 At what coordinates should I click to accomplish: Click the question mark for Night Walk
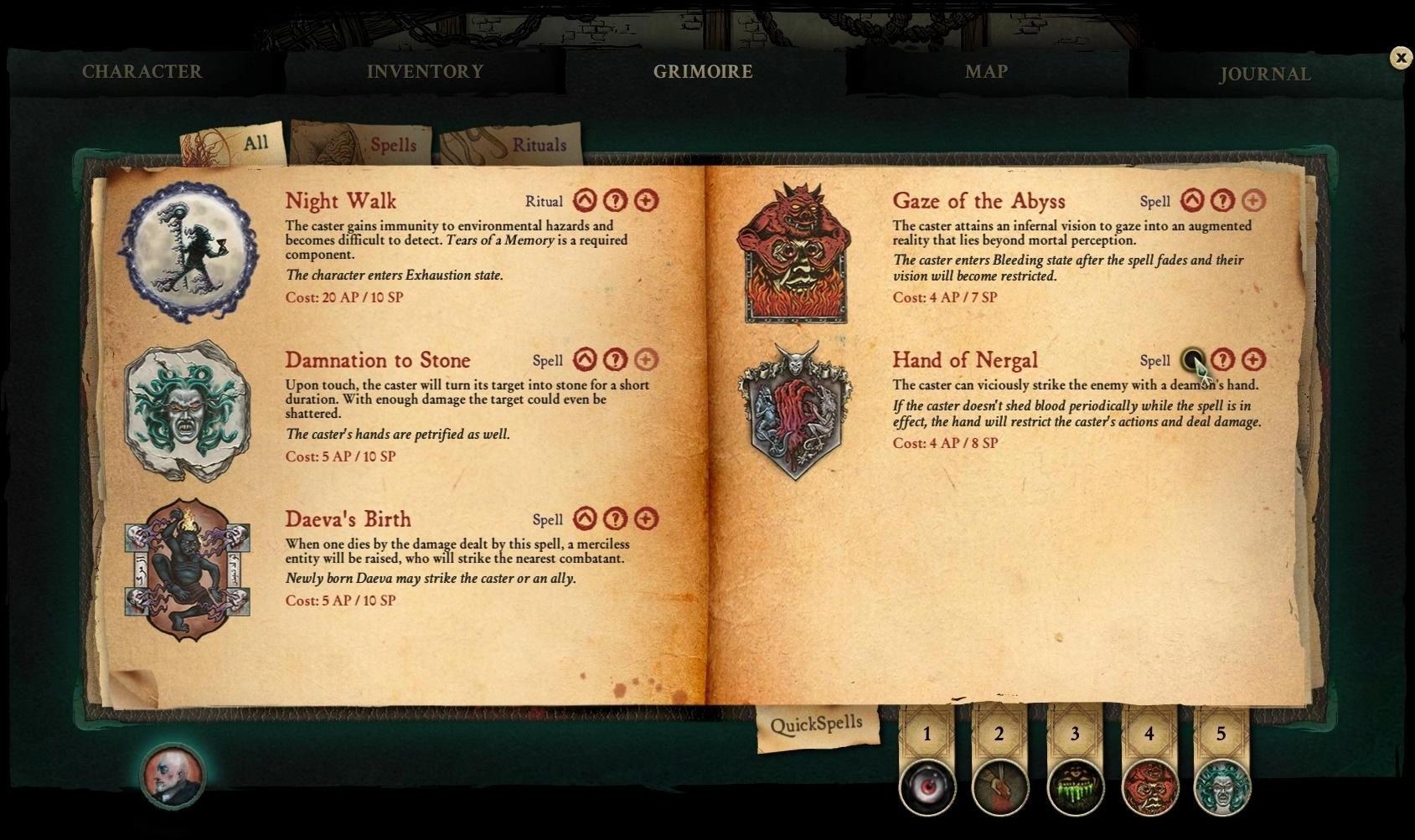tap(615, 201)
